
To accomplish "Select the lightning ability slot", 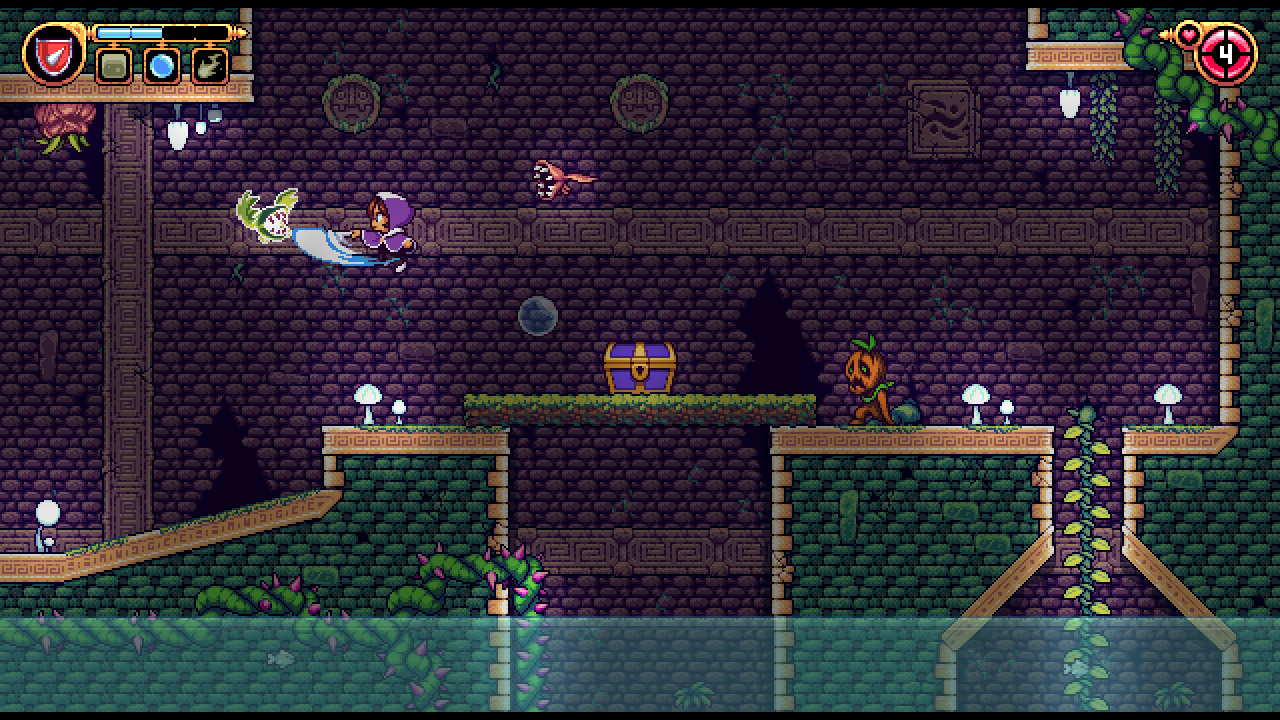I will [208, 64].
